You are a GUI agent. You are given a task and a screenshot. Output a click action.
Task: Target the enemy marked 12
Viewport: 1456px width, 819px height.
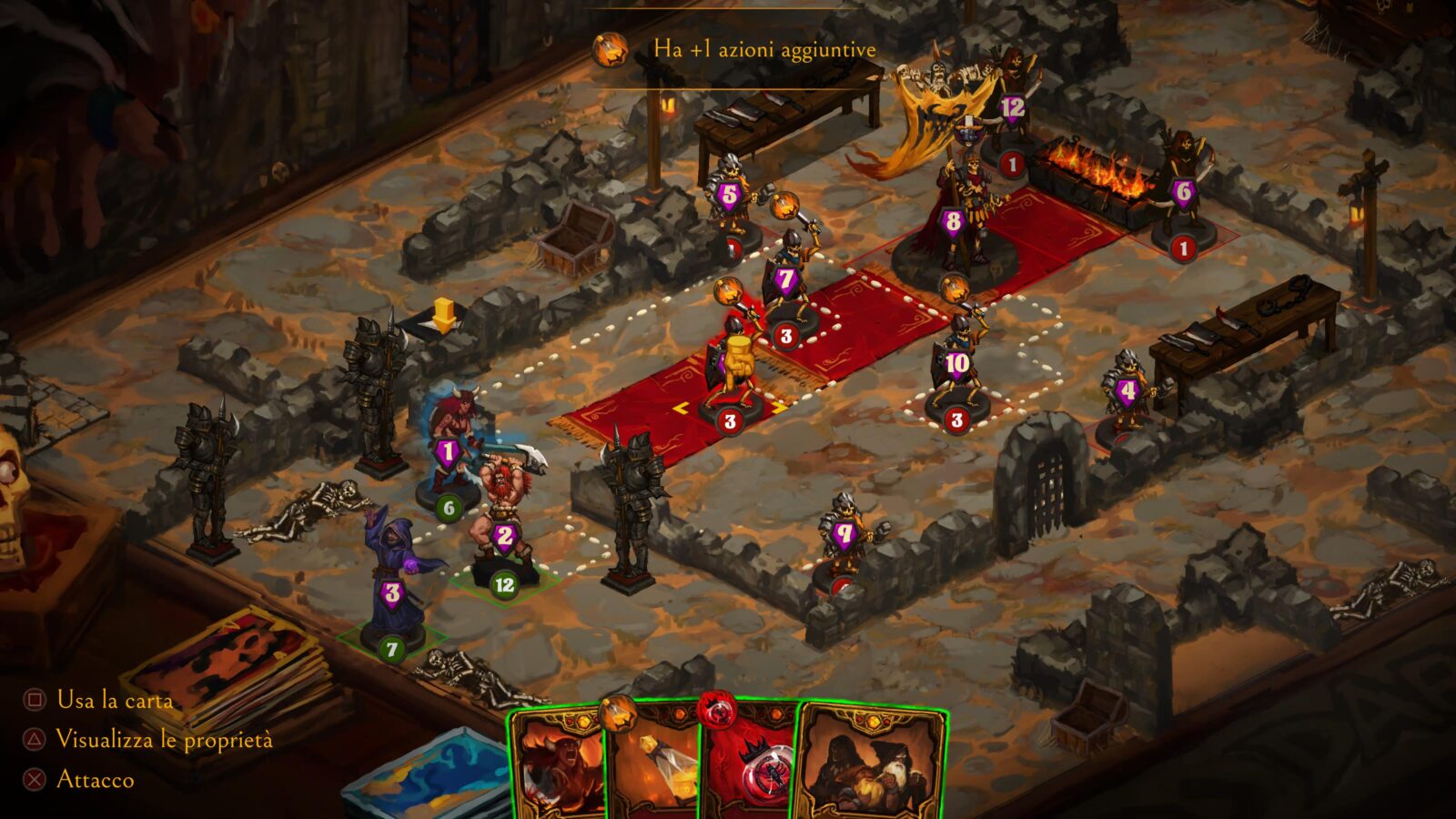(x=1012, y=105)
